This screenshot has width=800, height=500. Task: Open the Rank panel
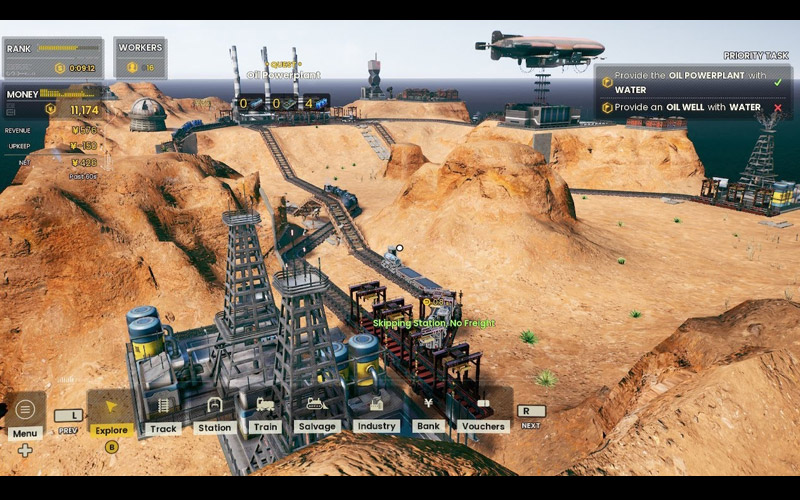[52, 58]
